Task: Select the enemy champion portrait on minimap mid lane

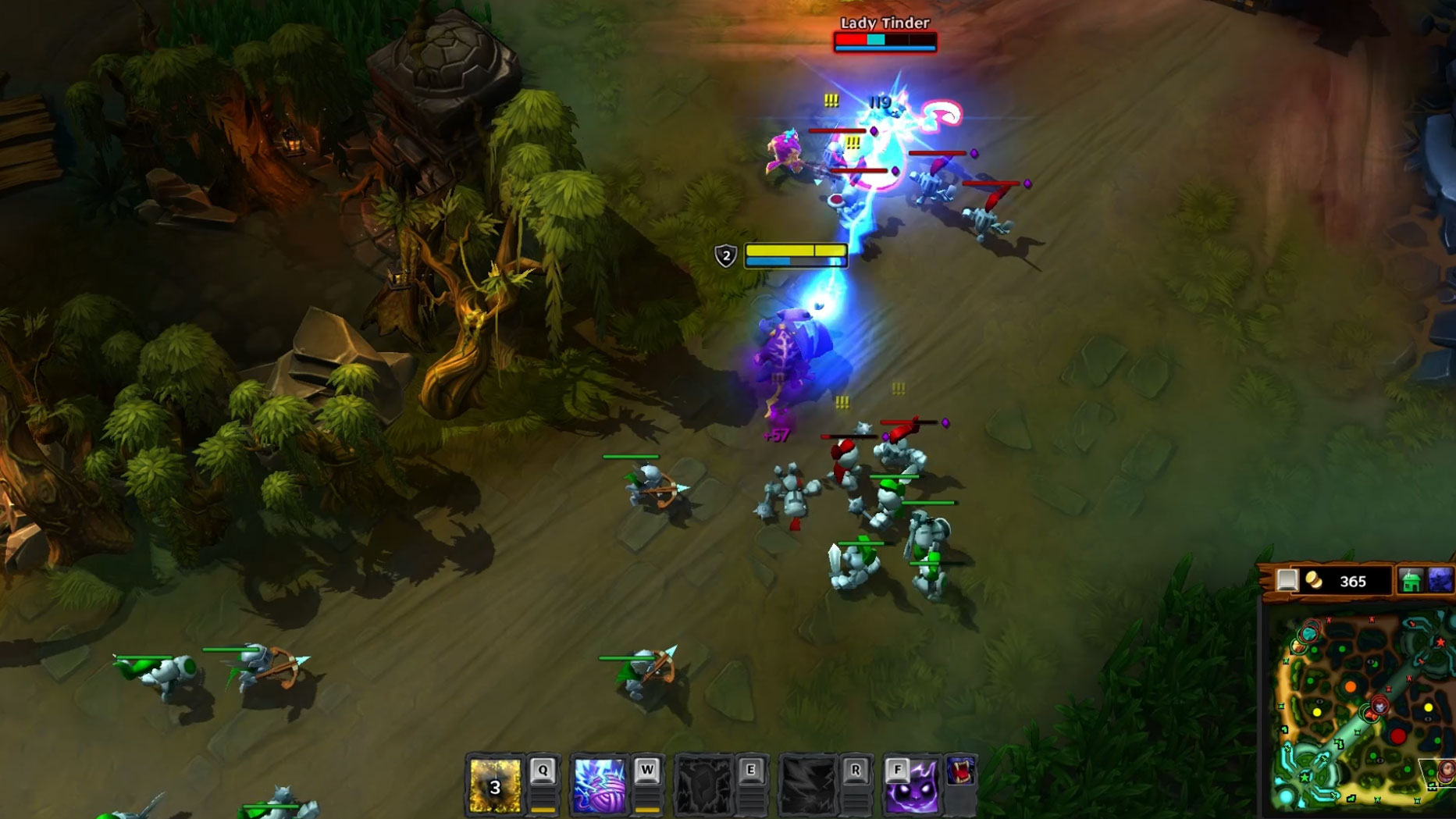Action: (x=1379, y=707)
